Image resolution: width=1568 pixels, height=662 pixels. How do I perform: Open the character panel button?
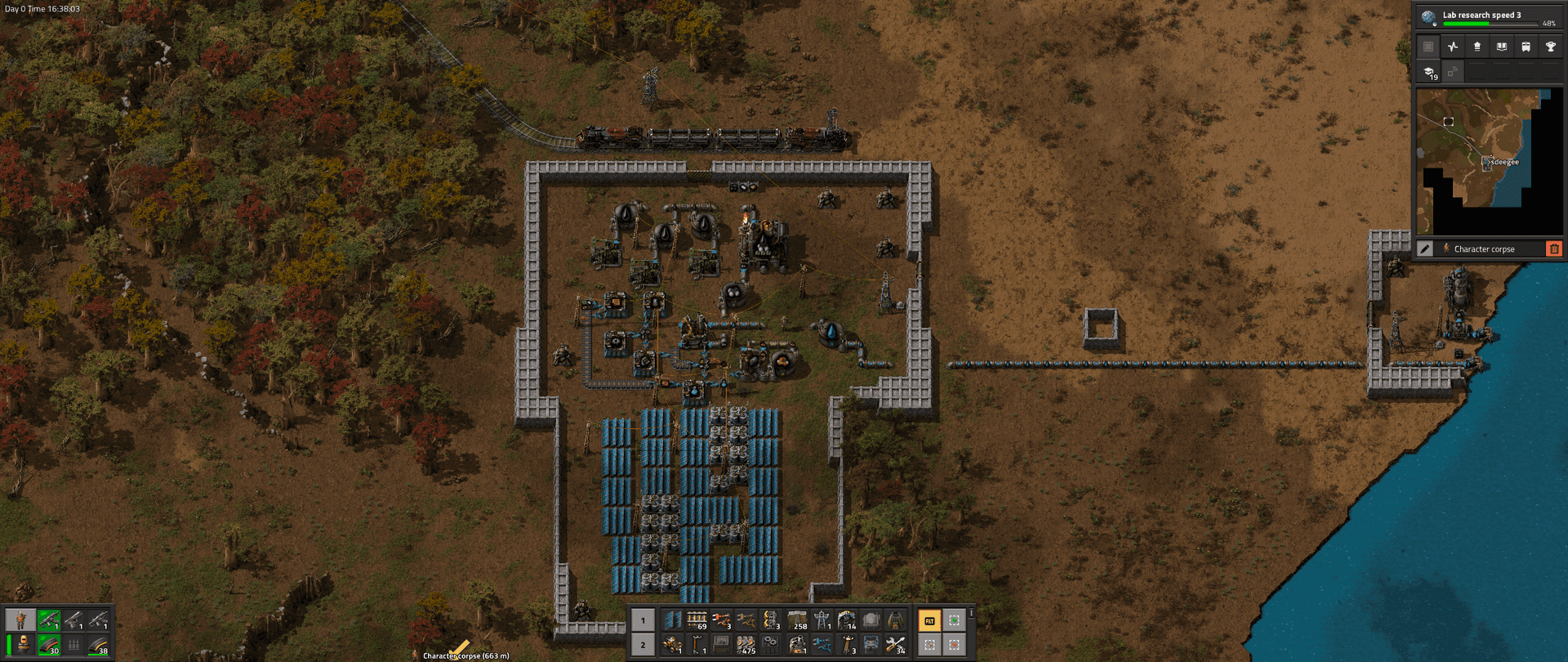point(20,620)
